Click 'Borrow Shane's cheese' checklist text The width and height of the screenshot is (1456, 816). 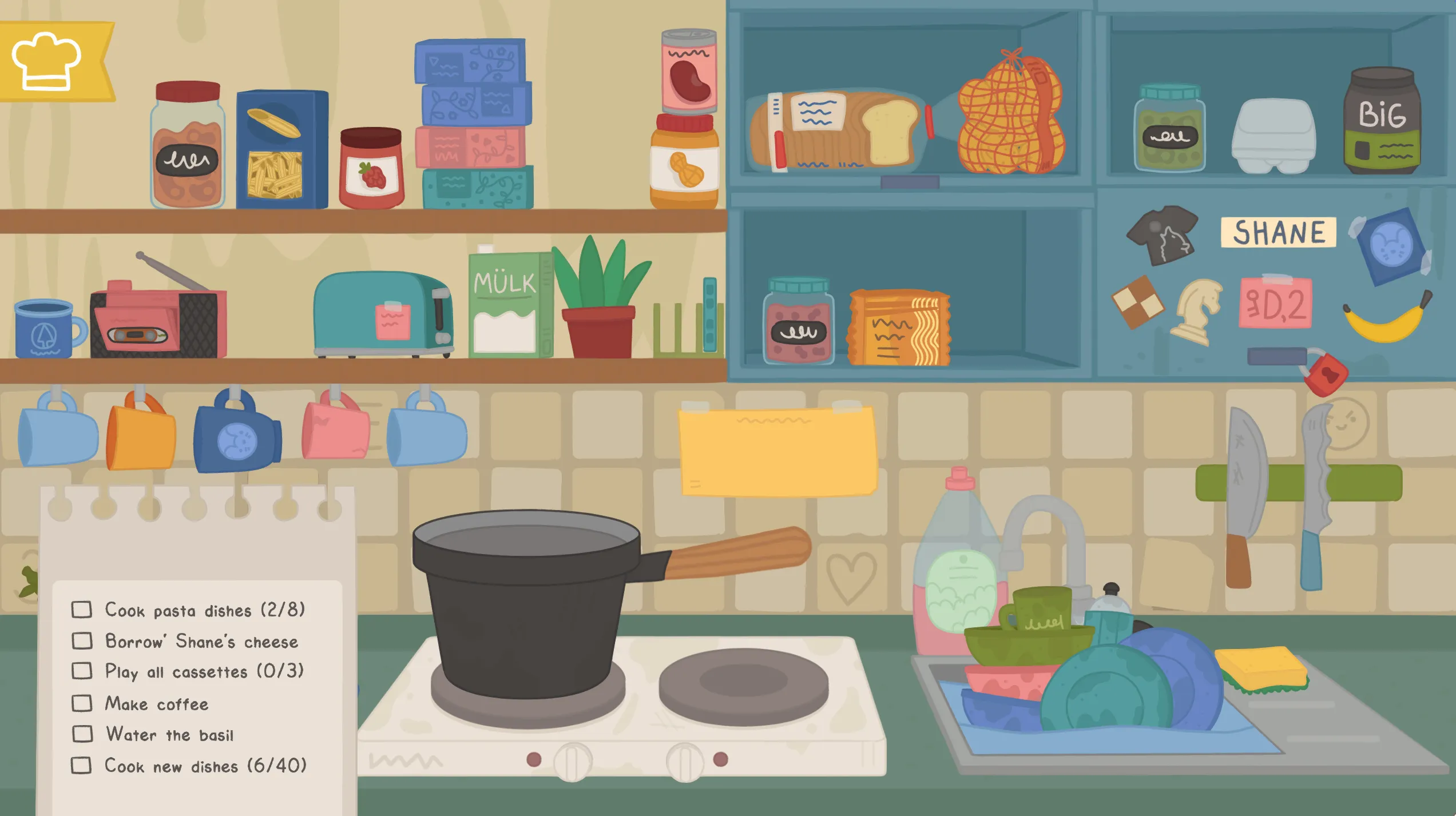pos(200,641)
